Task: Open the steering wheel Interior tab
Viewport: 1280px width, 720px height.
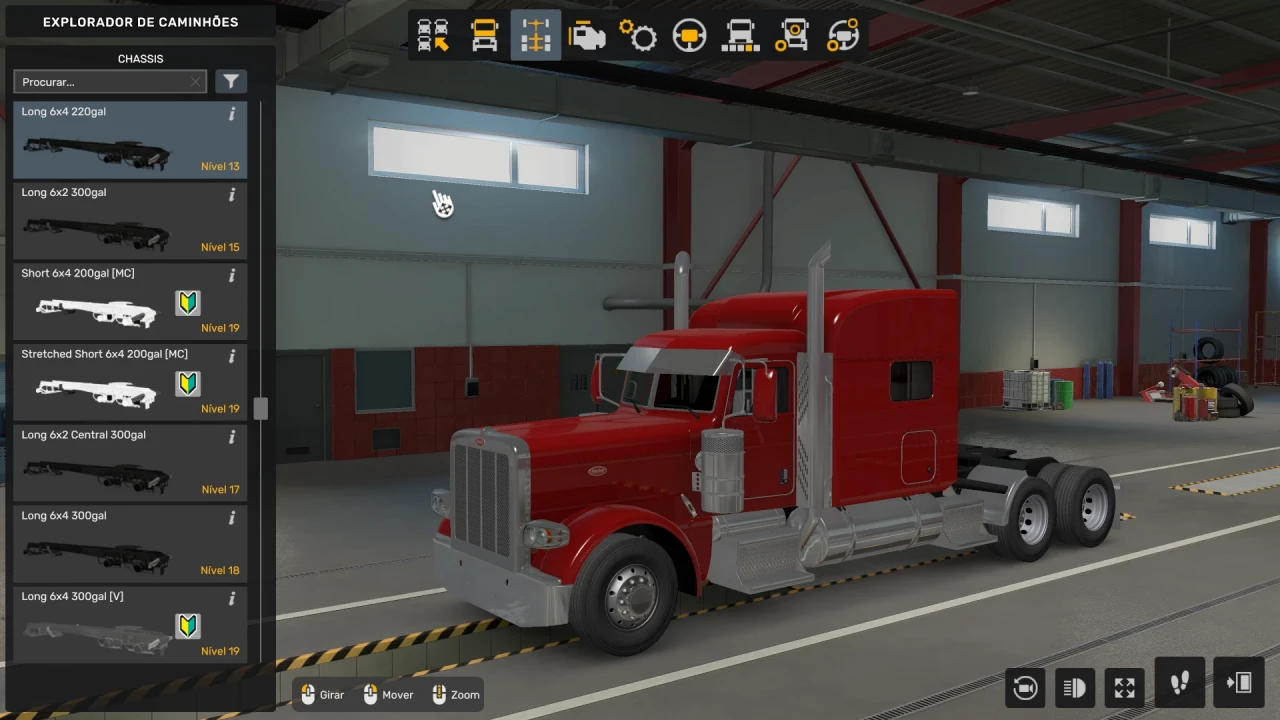Action: tap(688, 35)
